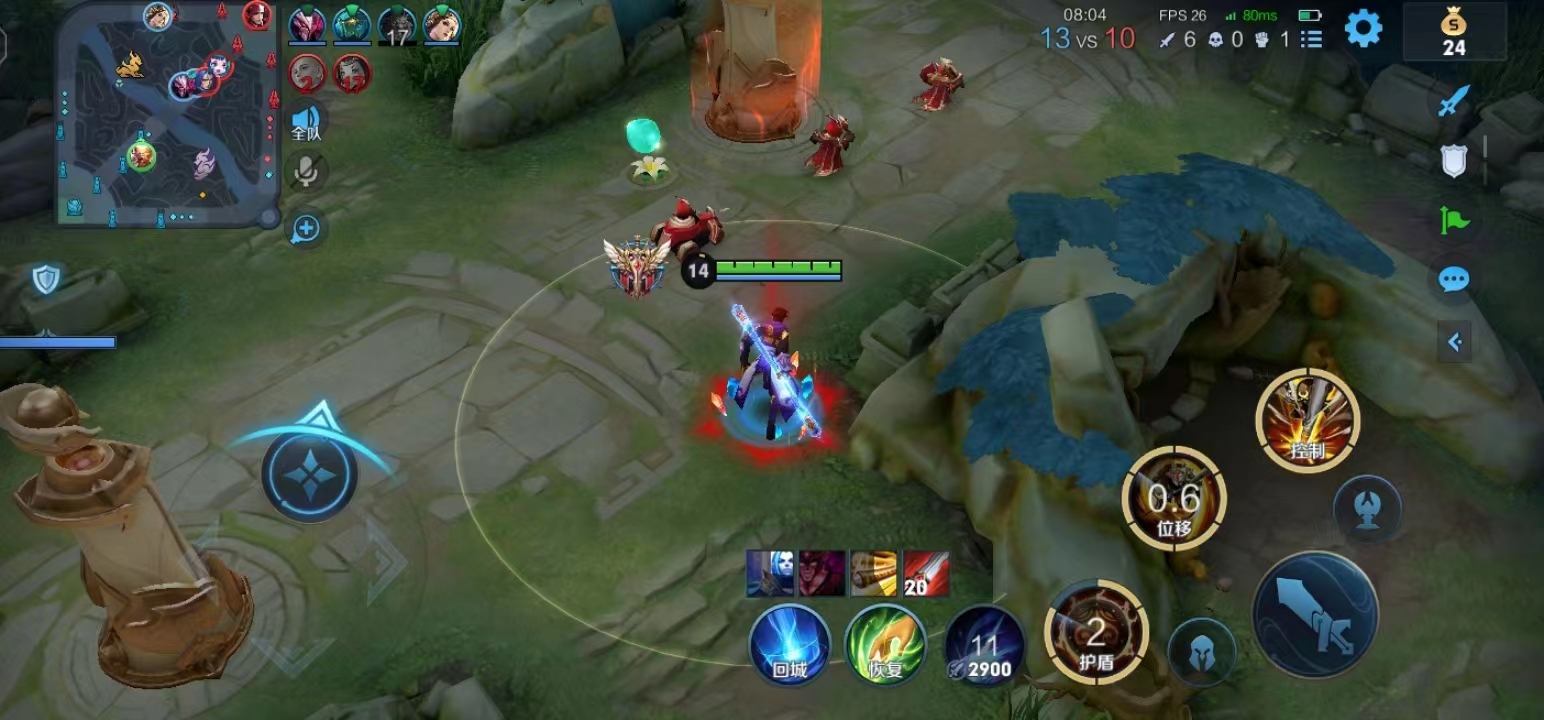Send the blue sword attack signal
This screenshot has height=720, width=1544.
pos(1454,100)
